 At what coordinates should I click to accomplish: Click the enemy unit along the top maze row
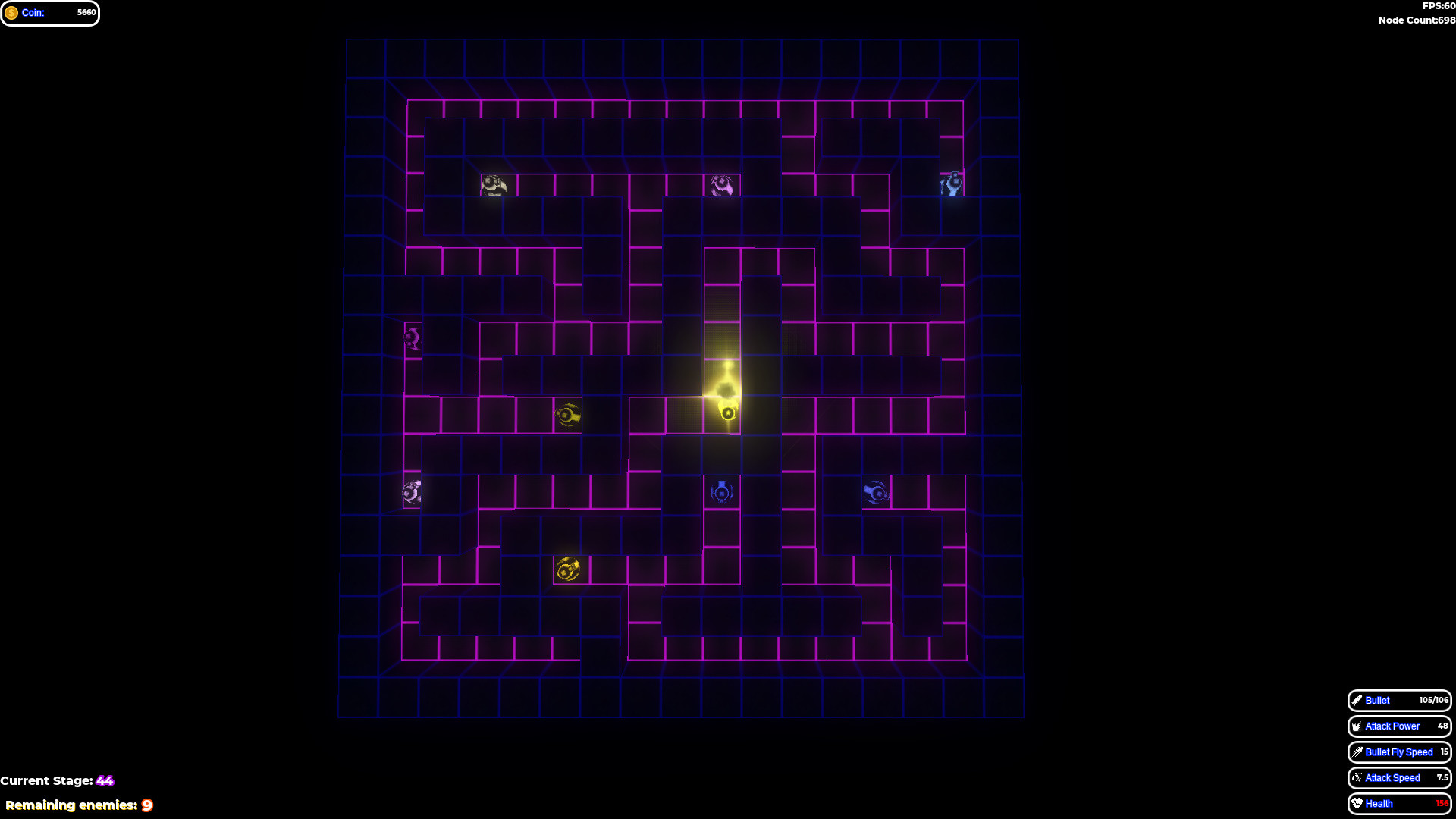point(494,186)
